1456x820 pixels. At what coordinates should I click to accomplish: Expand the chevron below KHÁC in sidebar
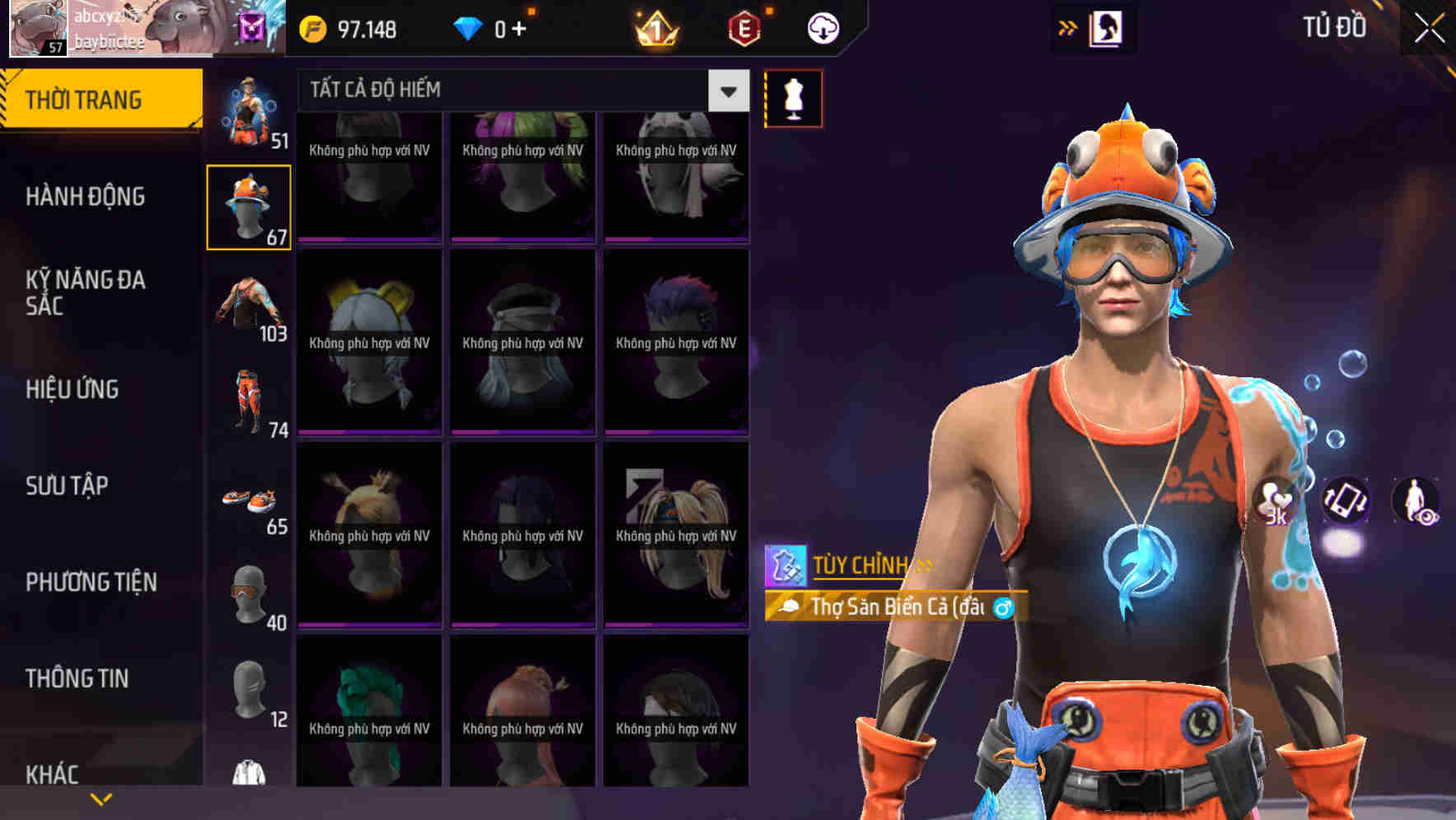coord(100,797)
